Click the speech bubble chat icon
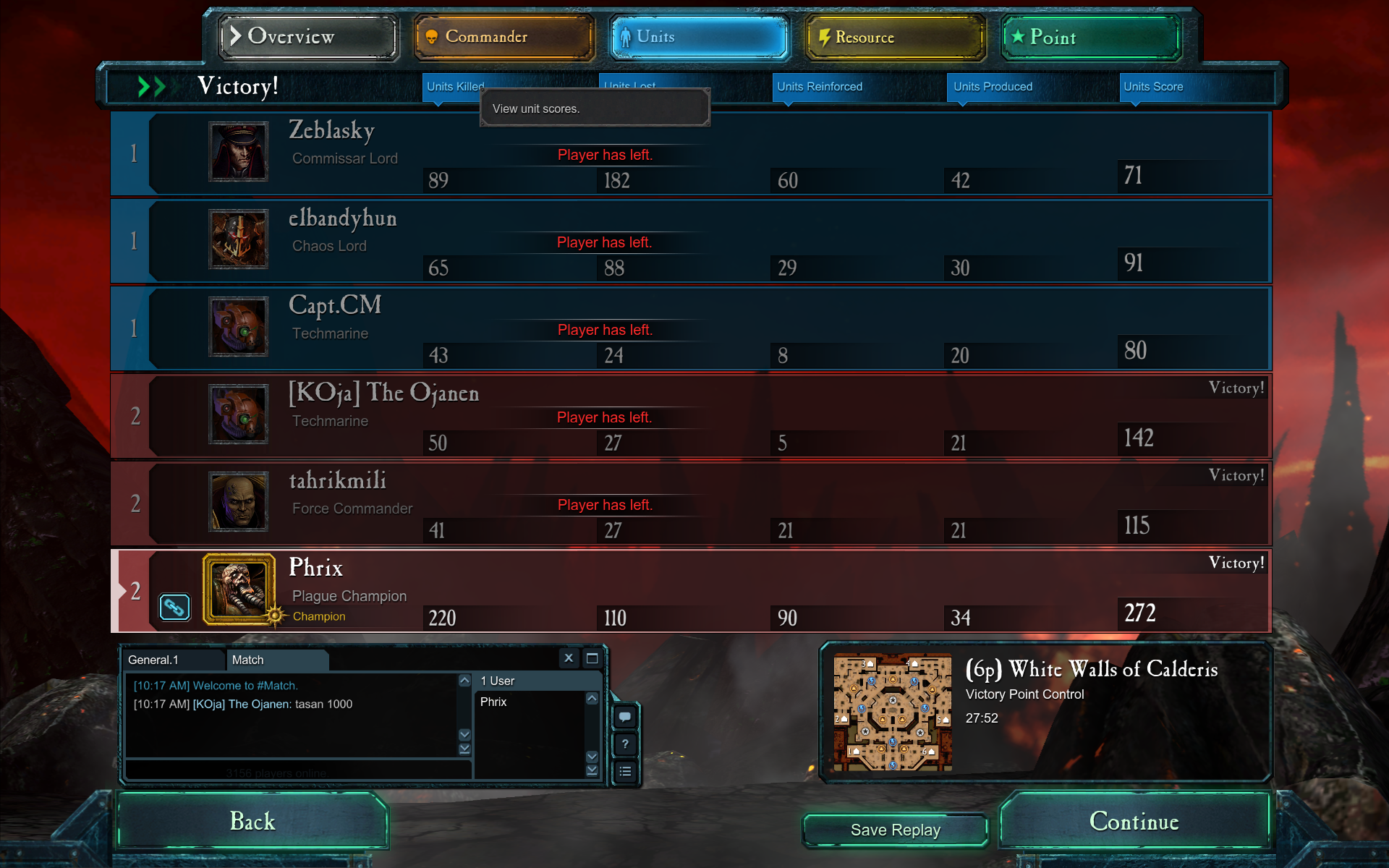This screenshot has width=1389, height=868. 625,717
